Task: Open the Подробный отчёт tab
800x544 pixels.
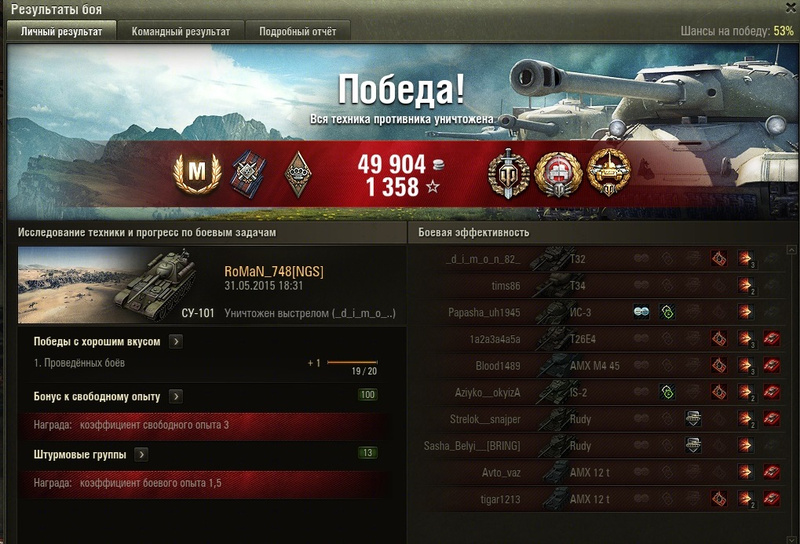Action: (298, 32)
